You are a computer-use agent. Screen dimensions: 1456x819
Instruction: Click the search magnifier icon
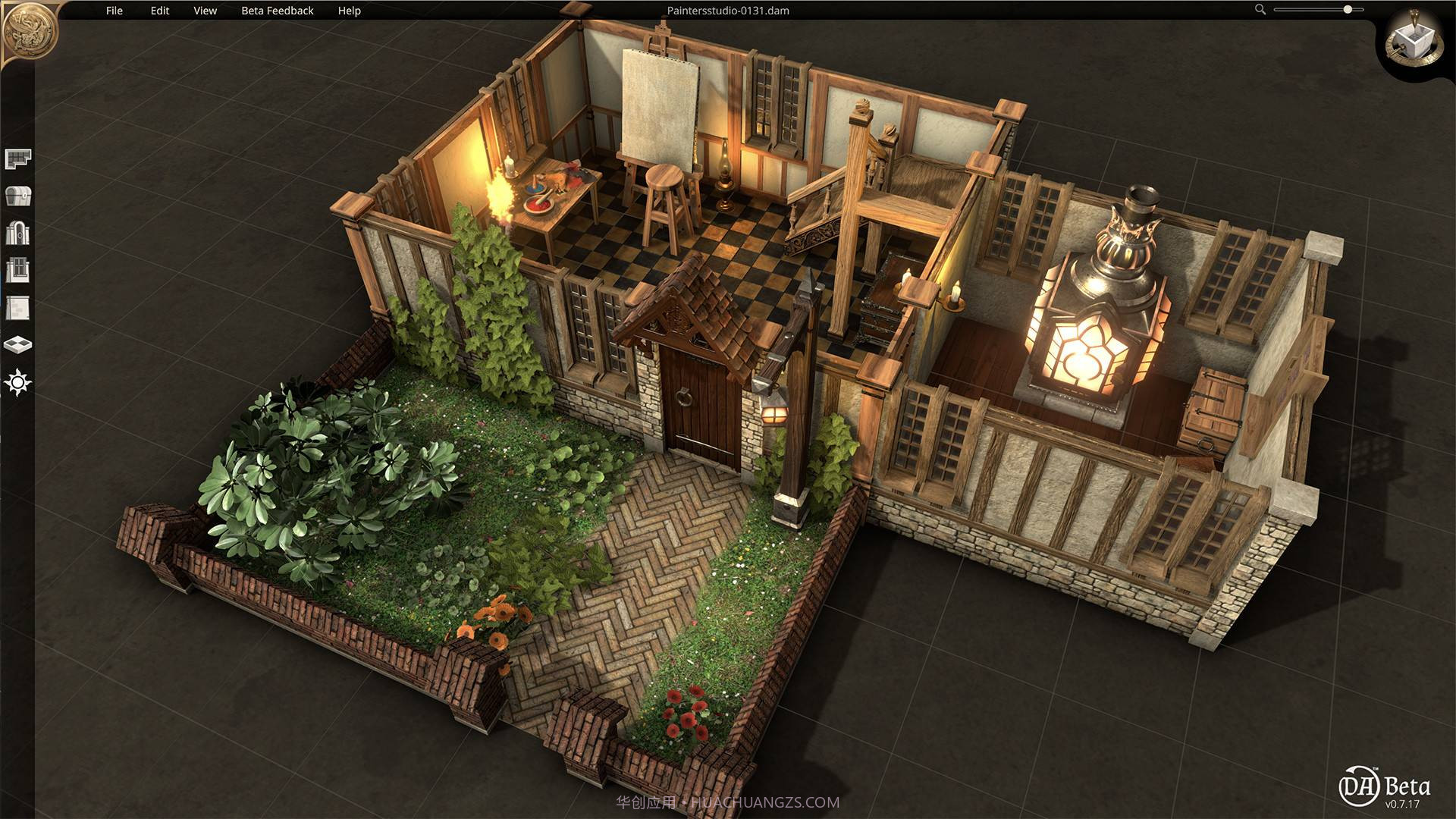[1260, 11]
